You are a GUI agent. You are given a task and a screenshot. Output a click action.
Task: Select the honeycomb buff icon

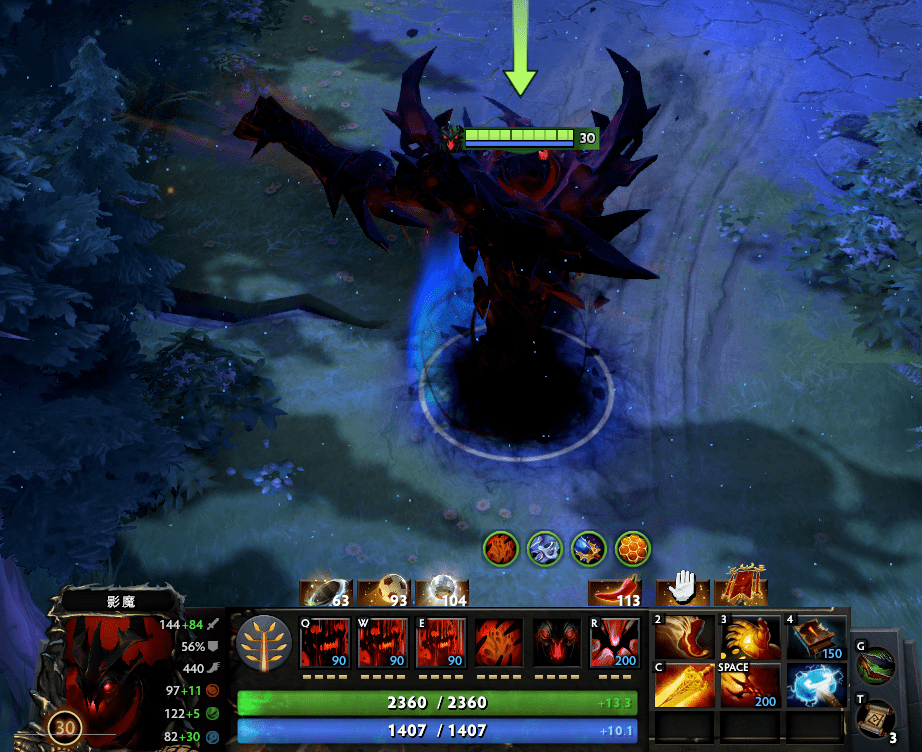coord(633,548)
